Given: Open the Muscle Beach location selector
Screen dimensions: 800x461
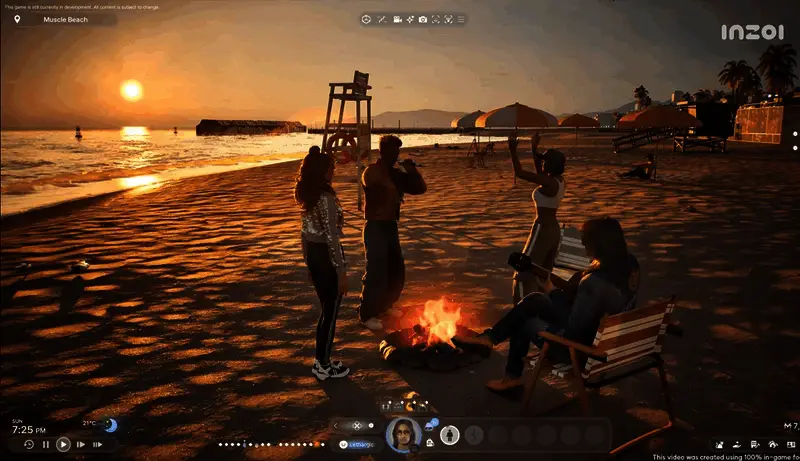Looking at the screenshot, I should pyautogui.click(x=60, y=19).
